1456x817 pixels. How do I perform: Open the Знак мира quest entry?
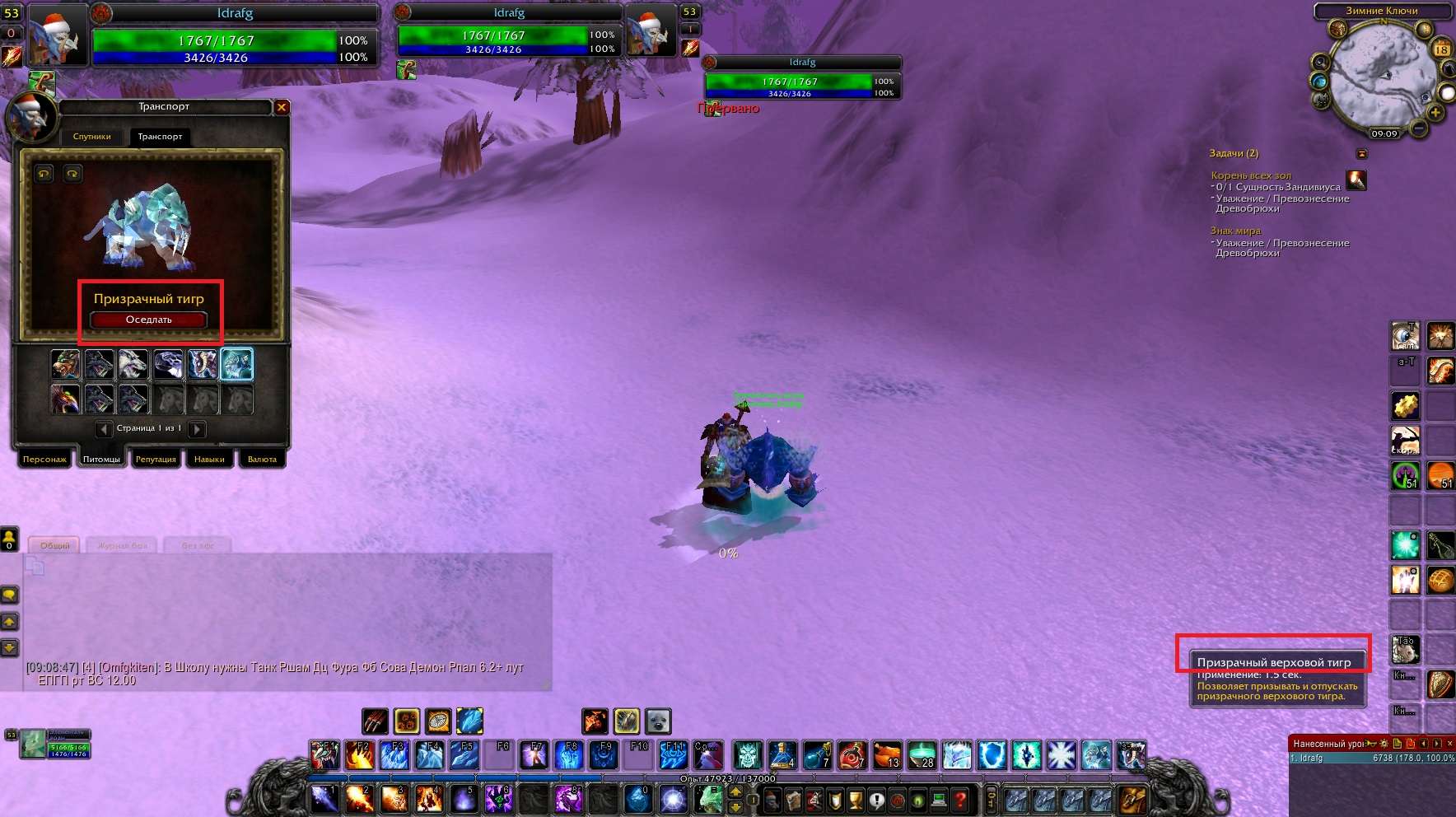[1235, 231]
